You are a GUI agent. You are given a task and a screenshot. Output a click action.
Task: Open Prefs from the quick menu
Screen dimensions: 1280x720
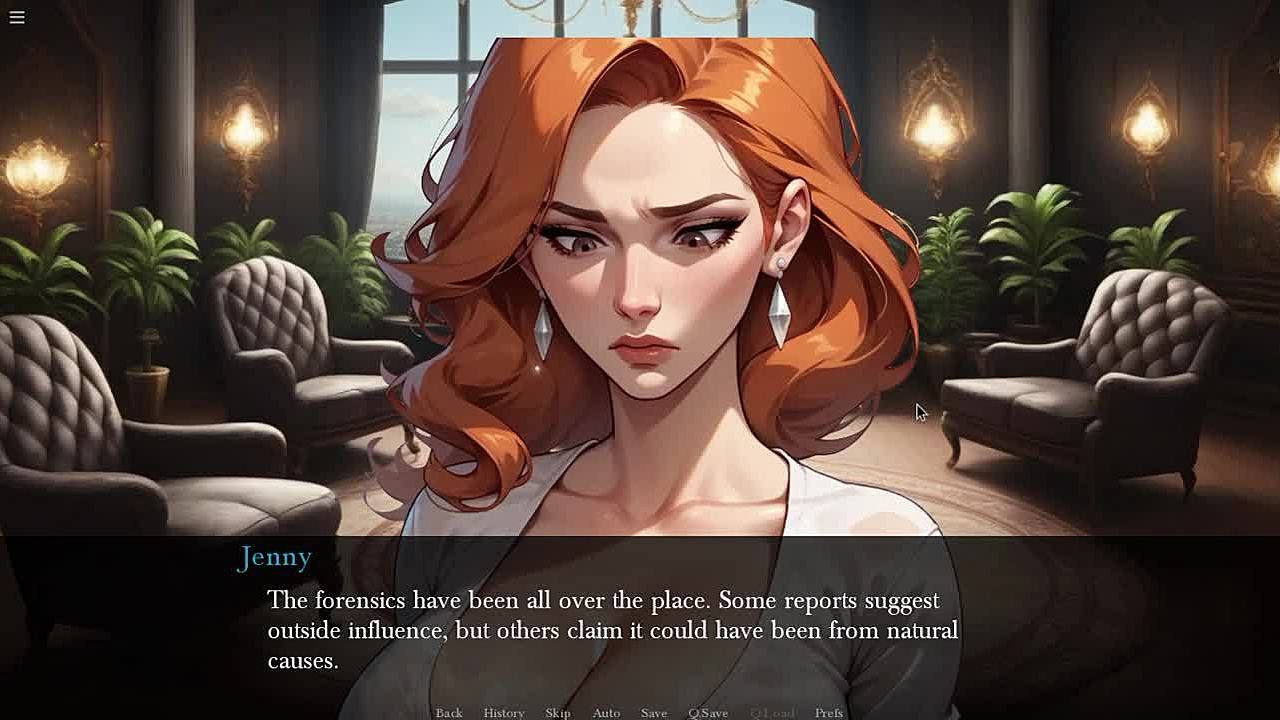pyautogui.click(x=829, y=712)
